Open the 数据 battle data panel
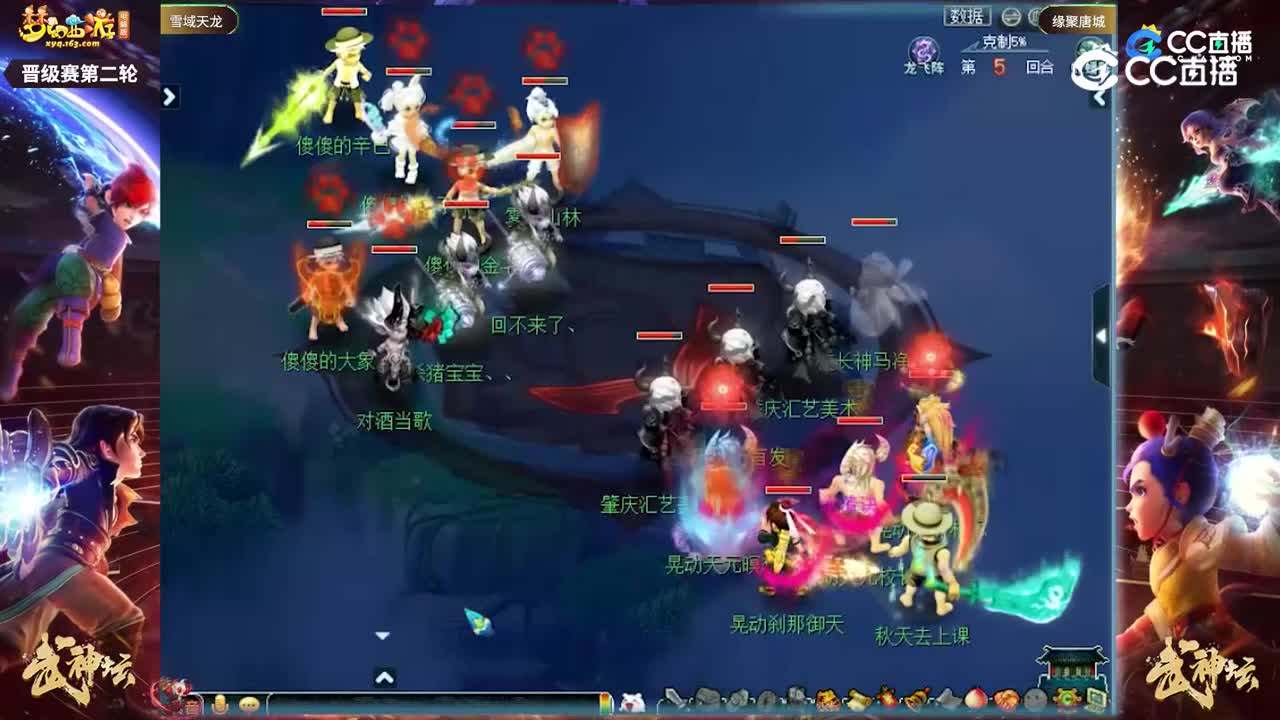Screen dimensions: 1280x720 (x=967, y=15)
